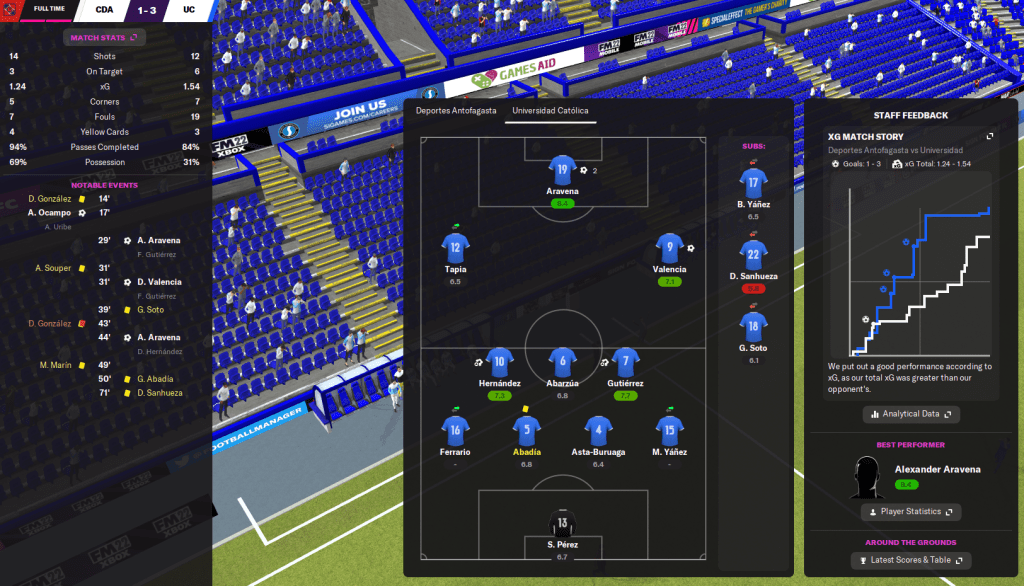
Task: Click goalkeeper S. Pérez on the pitch
Action: pyautogui.click(x=563, y=523)
